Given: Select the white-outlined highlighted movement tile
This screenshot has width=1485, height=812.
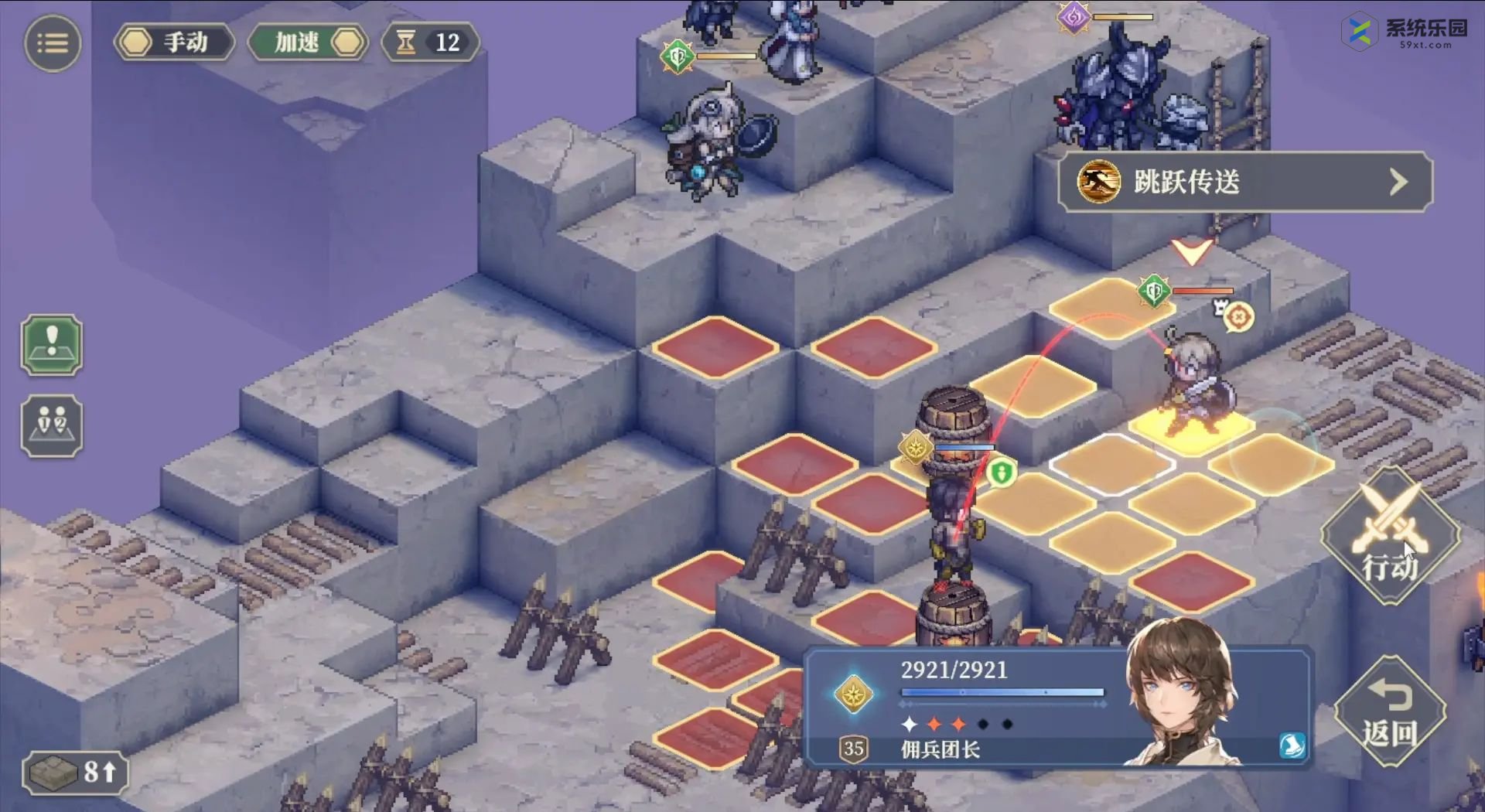Looking at the screenshot, I should pos(1112,464).
